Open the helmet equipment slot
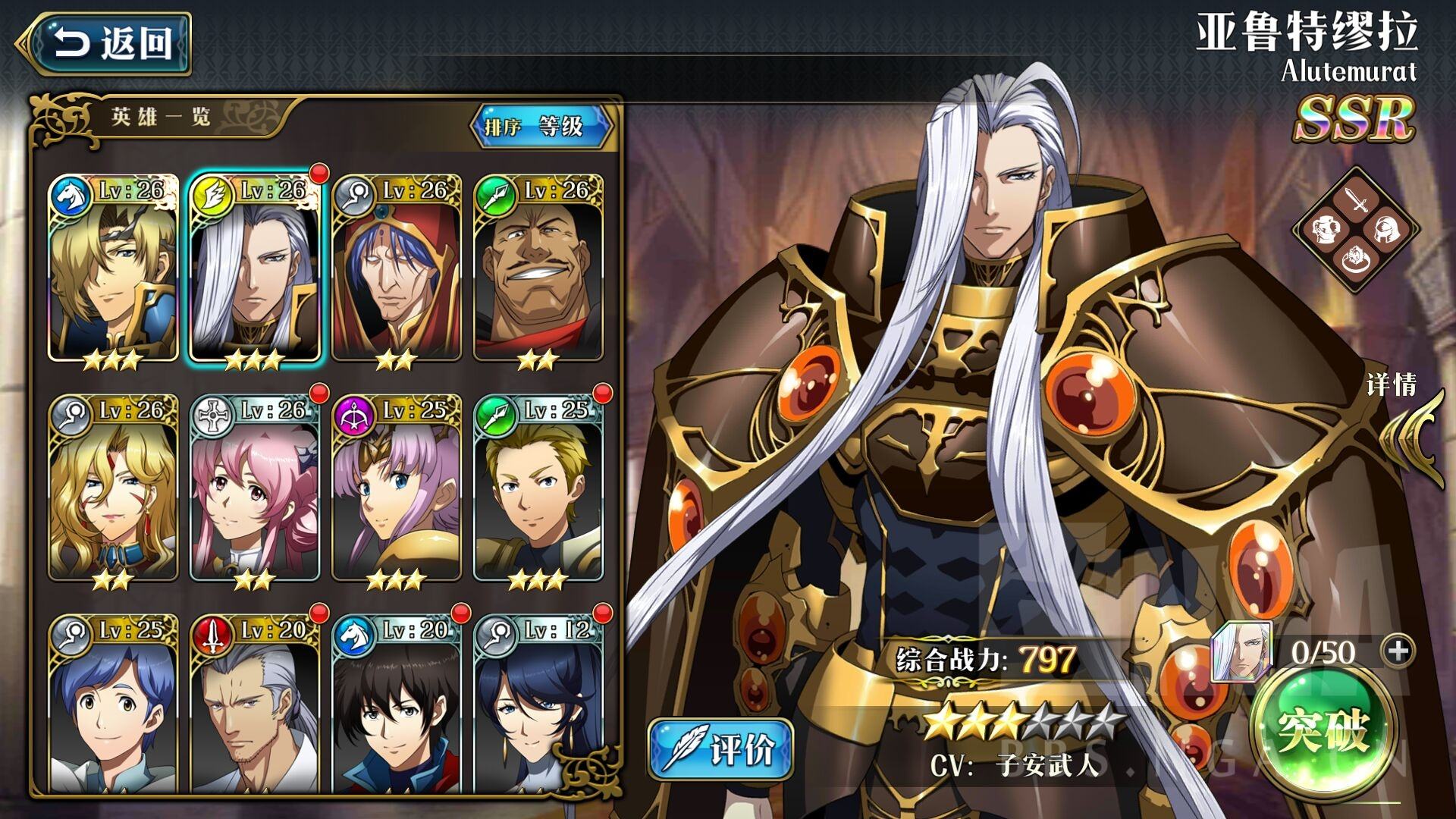1456x819 pixels. 1387,230
